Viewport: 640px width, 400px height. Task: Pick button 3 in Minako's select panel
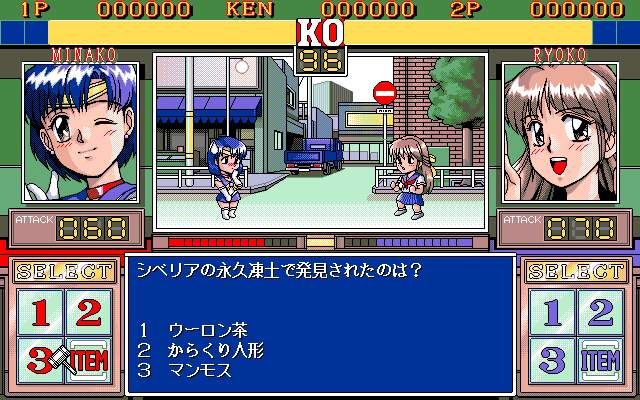pos(40,360)
